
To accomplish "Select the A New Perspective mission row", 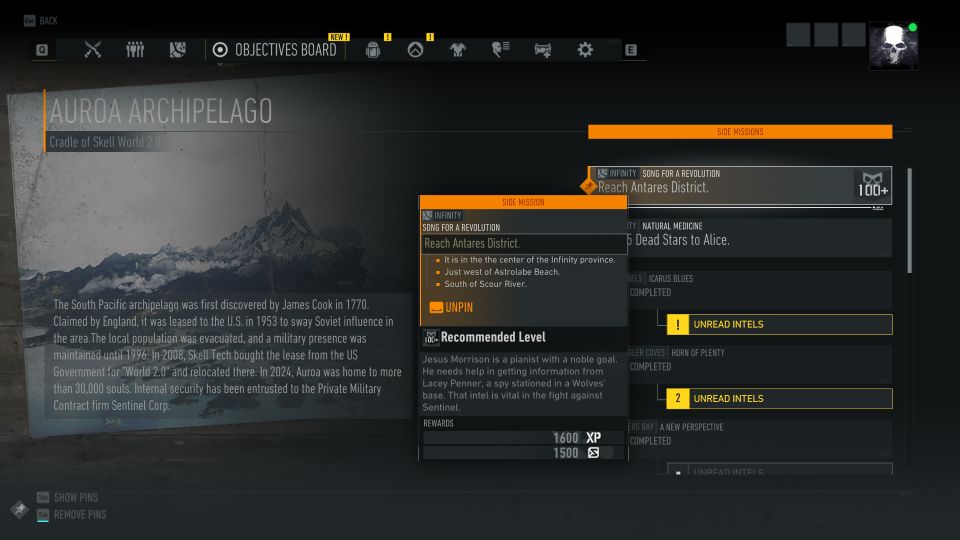I will [760, 434].
